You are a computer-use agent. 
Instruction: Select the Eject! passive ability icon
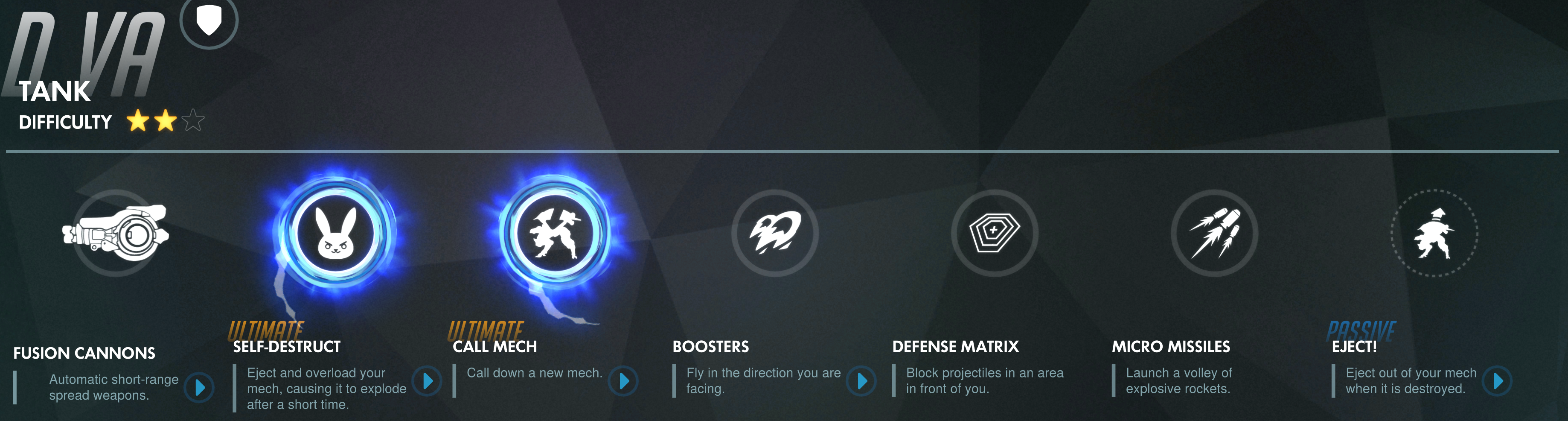coord(1434,234)
